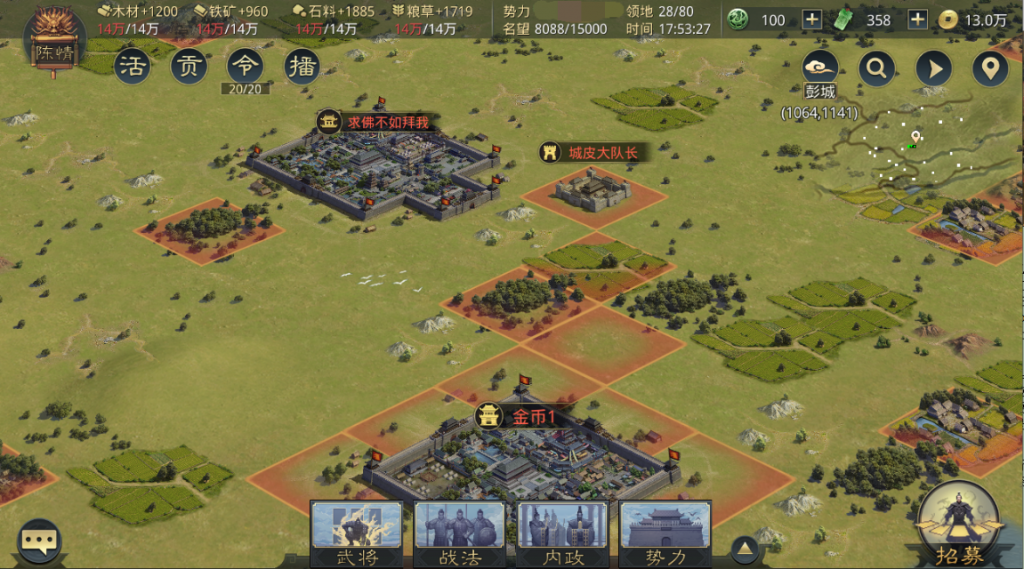Click the round play arrow button
1024x569 pixels.
[x=934, y=68]
